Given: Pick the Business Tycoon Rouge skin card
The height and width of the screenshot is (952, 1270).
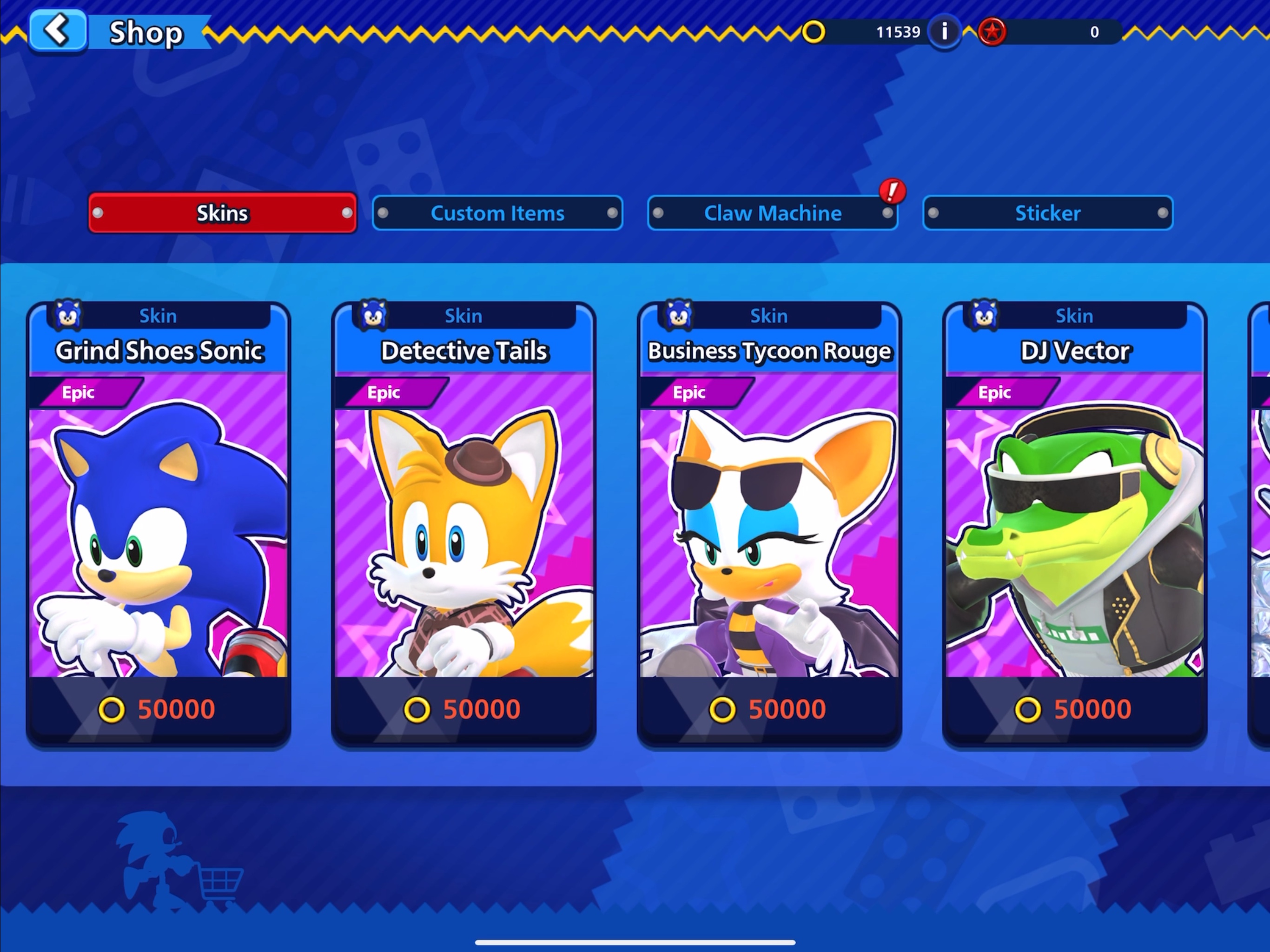Looking at the screenshot, I should pos(769,524).
